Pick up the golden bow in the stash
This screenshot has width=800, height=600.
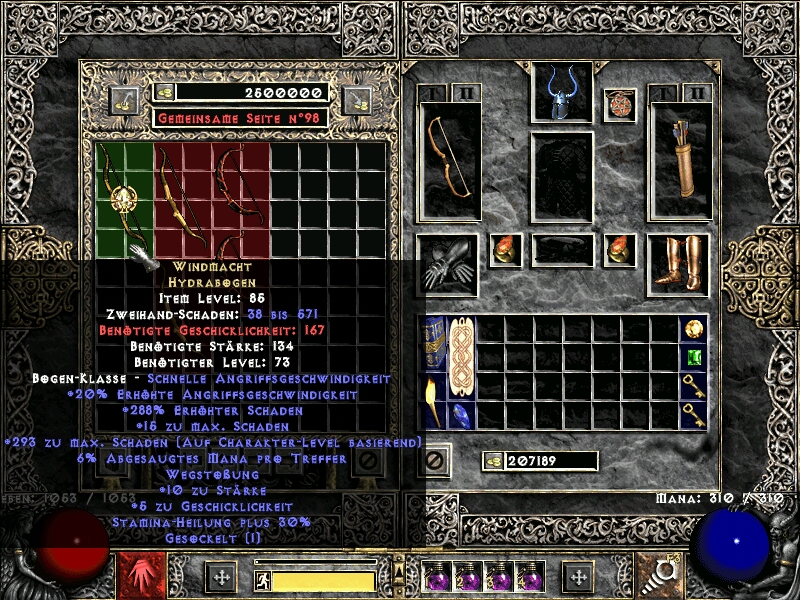tap(184, 200)
